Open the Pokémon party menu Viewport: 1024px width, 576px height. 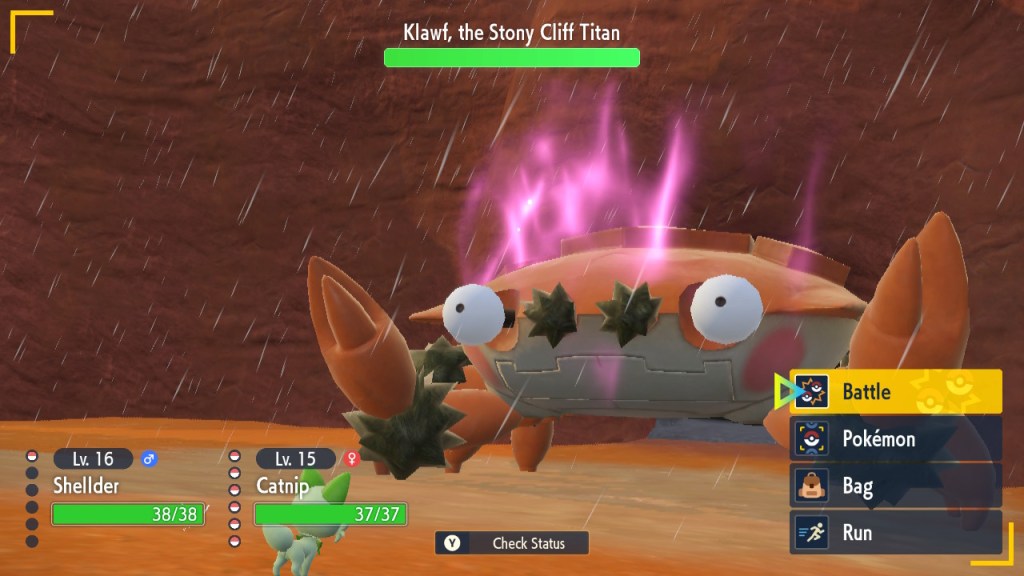(x=896, y=438)
